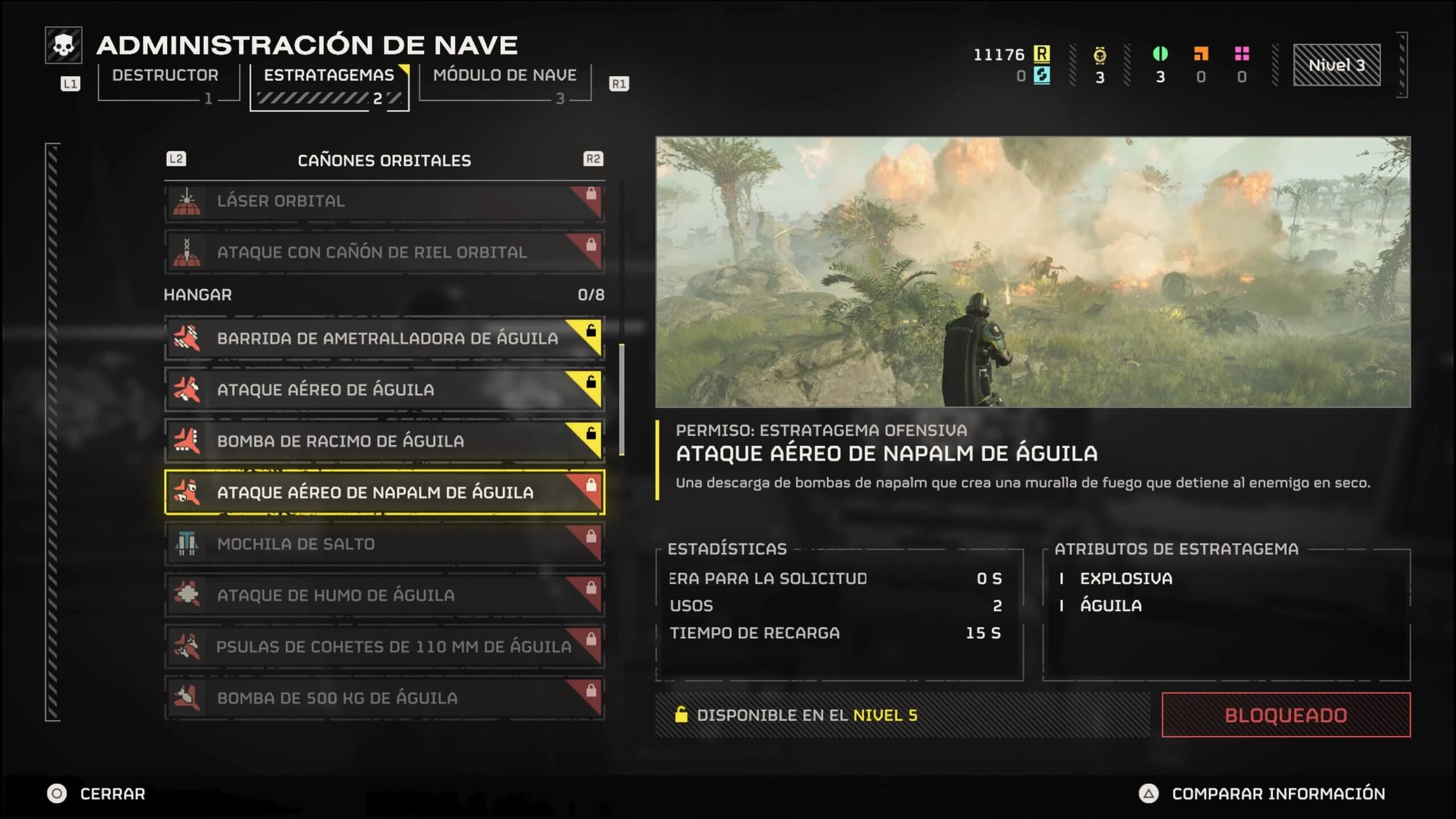Select Ataque de Humo de Águila
The width and height of the screenshot is (1456, 819).
384,595
